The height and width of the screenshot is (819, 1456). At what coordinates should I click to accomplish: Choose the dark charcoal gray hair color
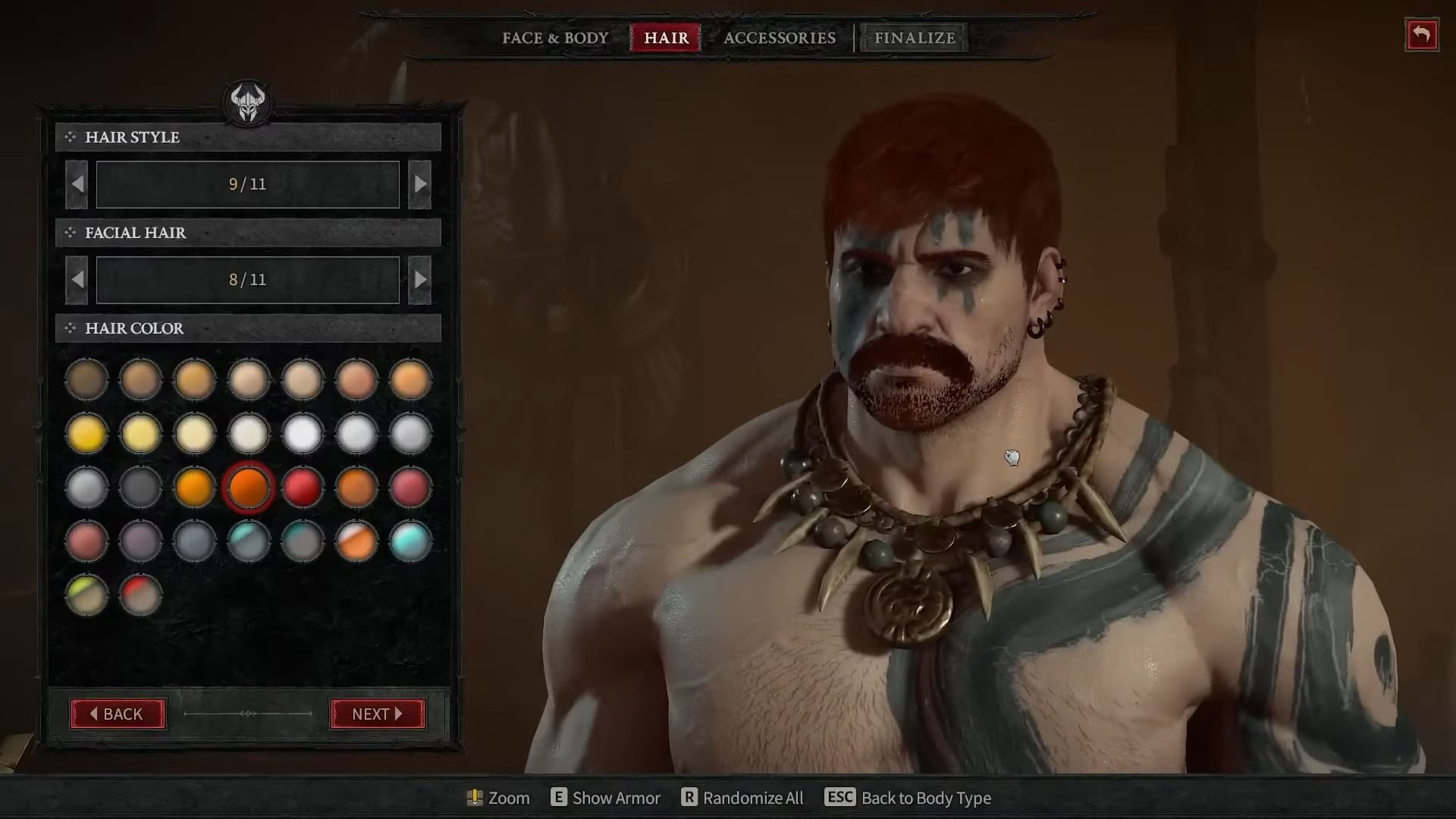click(x=140, y=487)
